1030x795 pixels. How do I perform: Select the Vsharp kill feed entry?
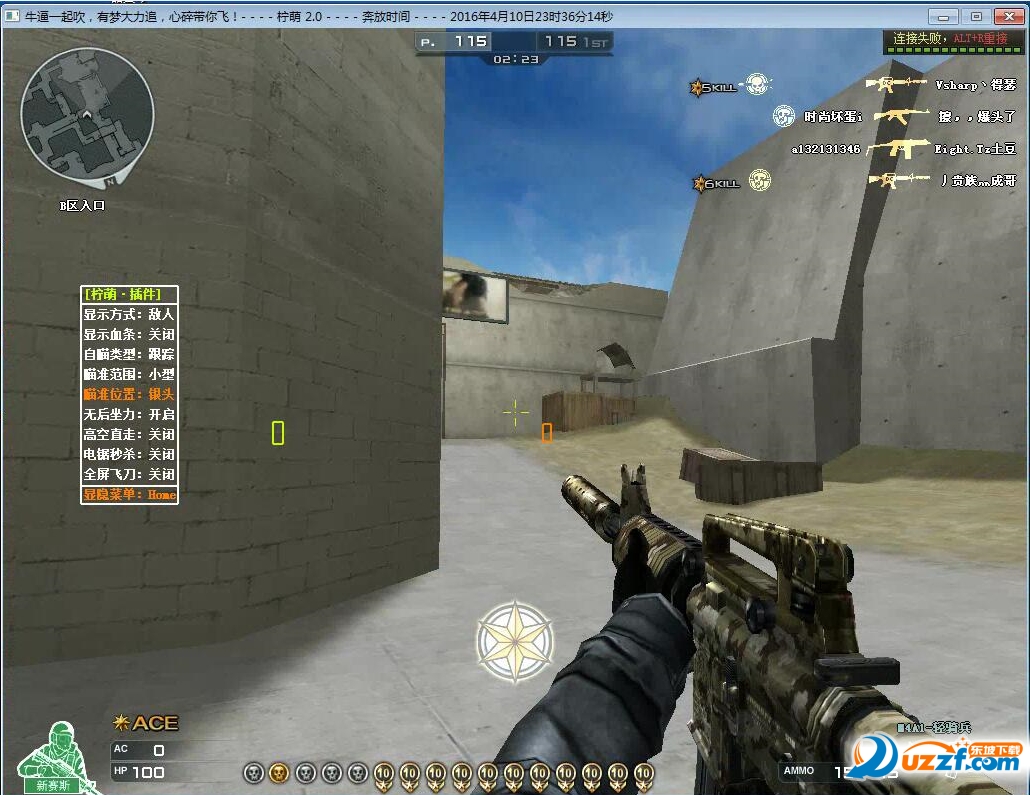click(940, 85)
